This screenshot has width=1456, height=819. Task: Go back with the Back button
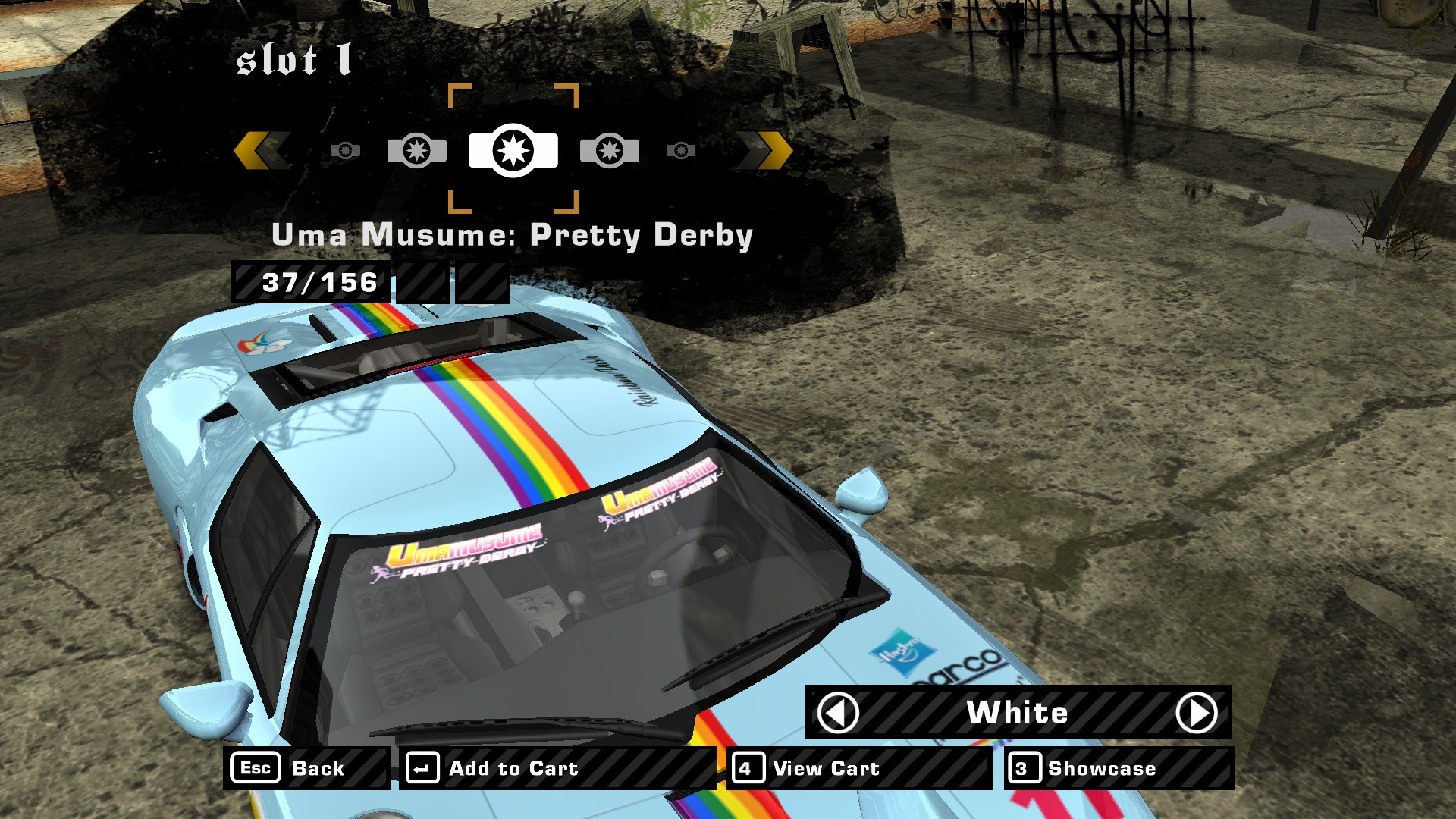306,768
